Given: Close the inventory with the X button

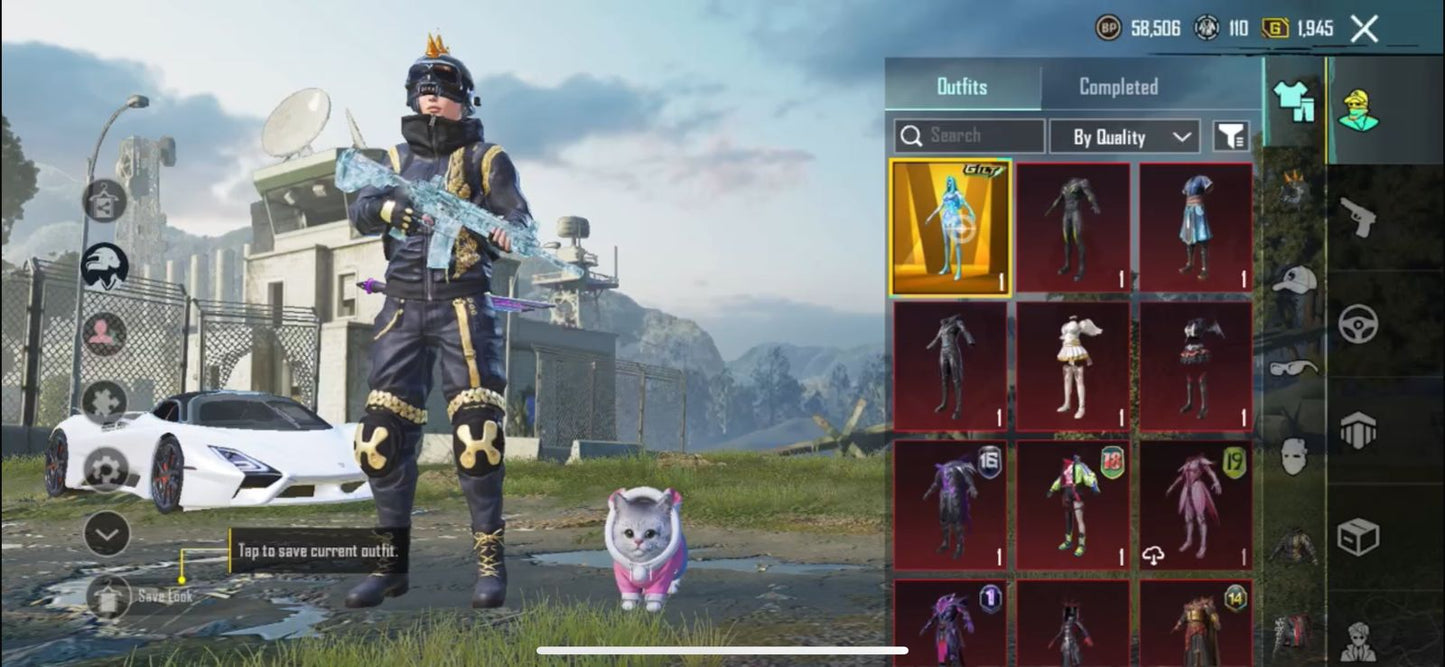Looking at the screenshot, I should coord(1364,29).
